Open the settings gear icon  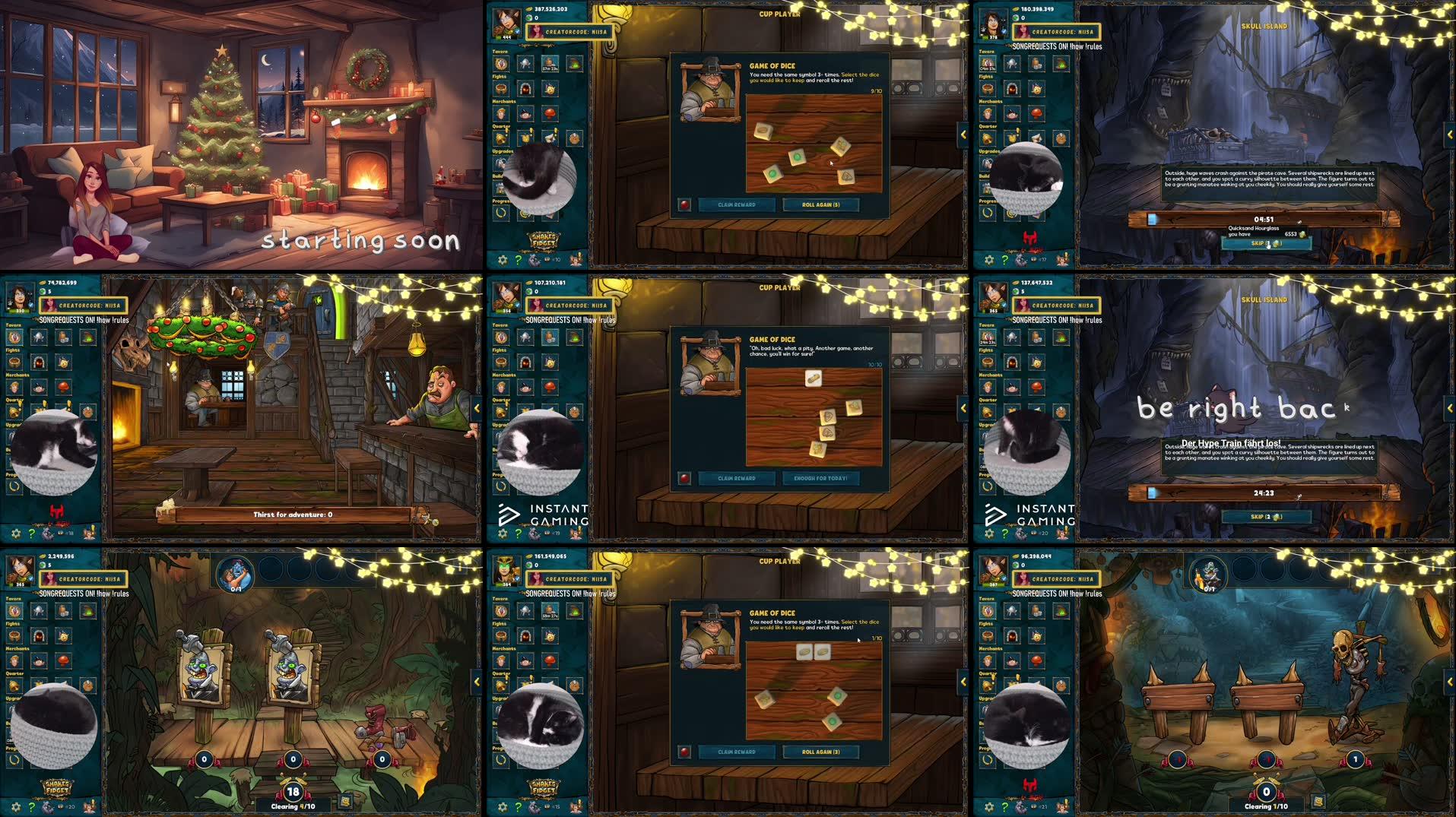coord(502,259)
